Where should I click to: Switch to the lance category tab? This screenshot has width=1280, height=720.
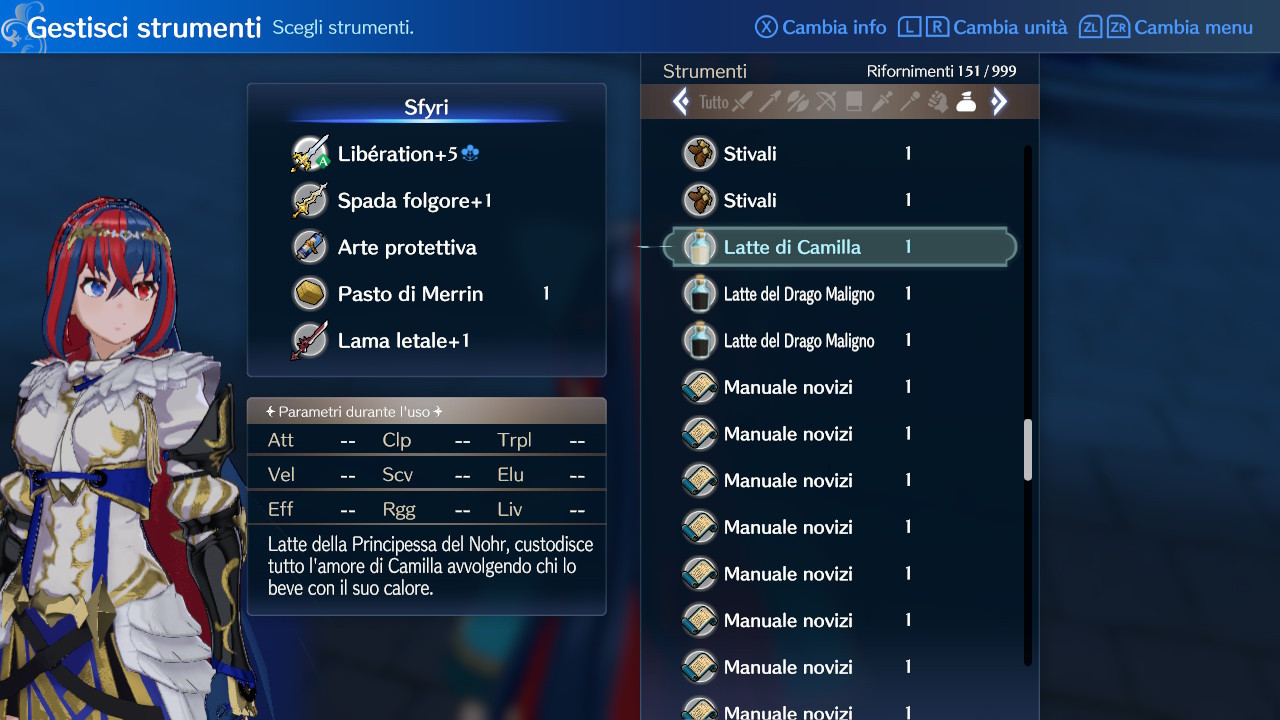point(770,102)
